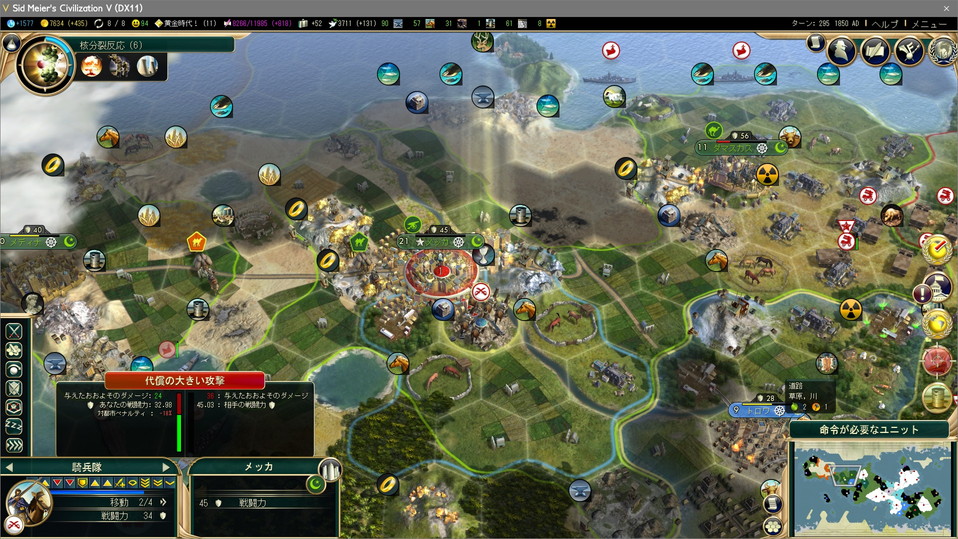The height and width of the screenshot is (539, 958).
Task: Click the 命令が必要なユニット (unit needs orders) button
Action: click(869, 430)
